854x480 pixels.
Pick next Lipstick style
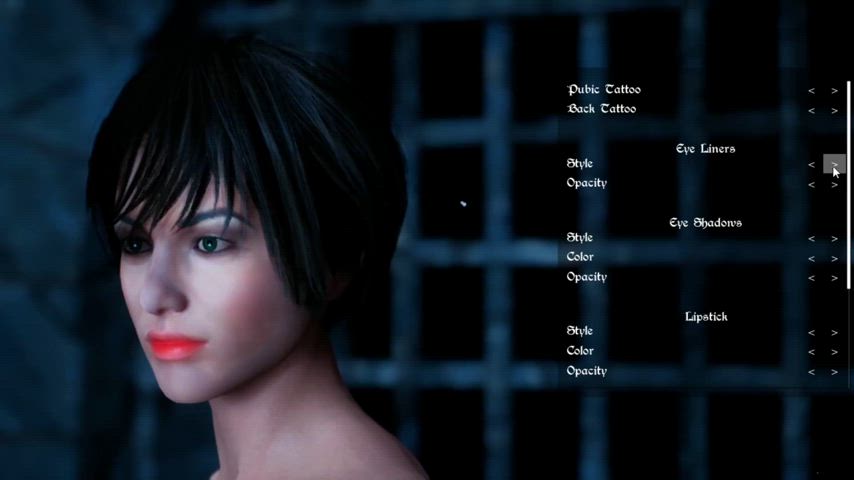point(835,333)
